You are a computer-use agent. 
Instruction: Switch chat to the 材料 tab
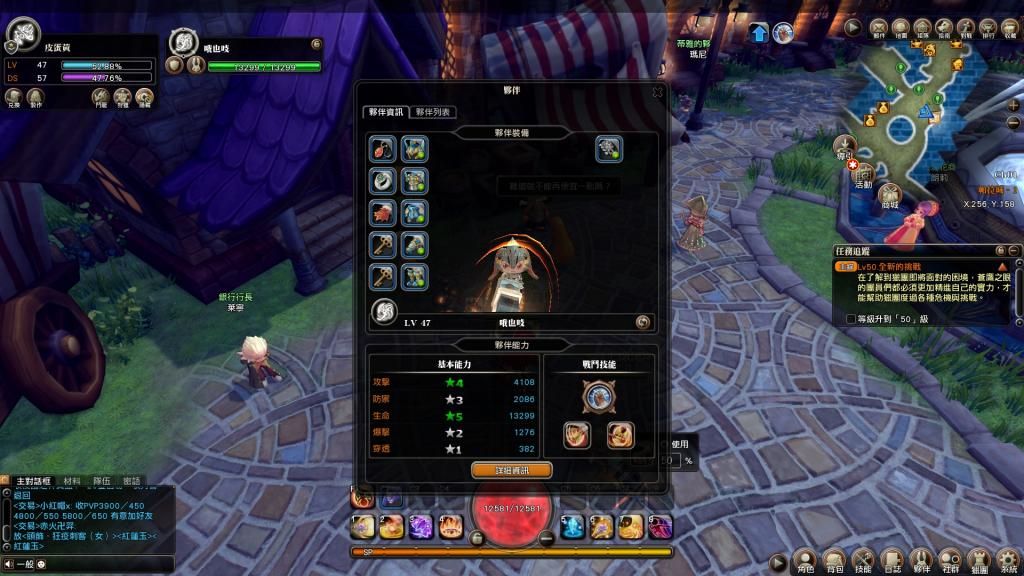tap(72, 481)
